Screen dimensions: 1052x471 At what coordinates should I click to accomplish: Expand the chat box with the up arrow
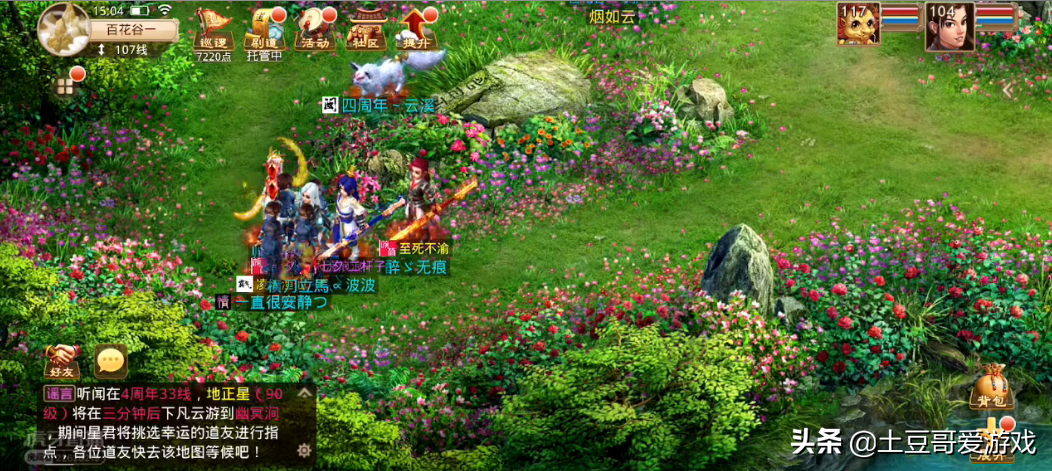point(304,395)
